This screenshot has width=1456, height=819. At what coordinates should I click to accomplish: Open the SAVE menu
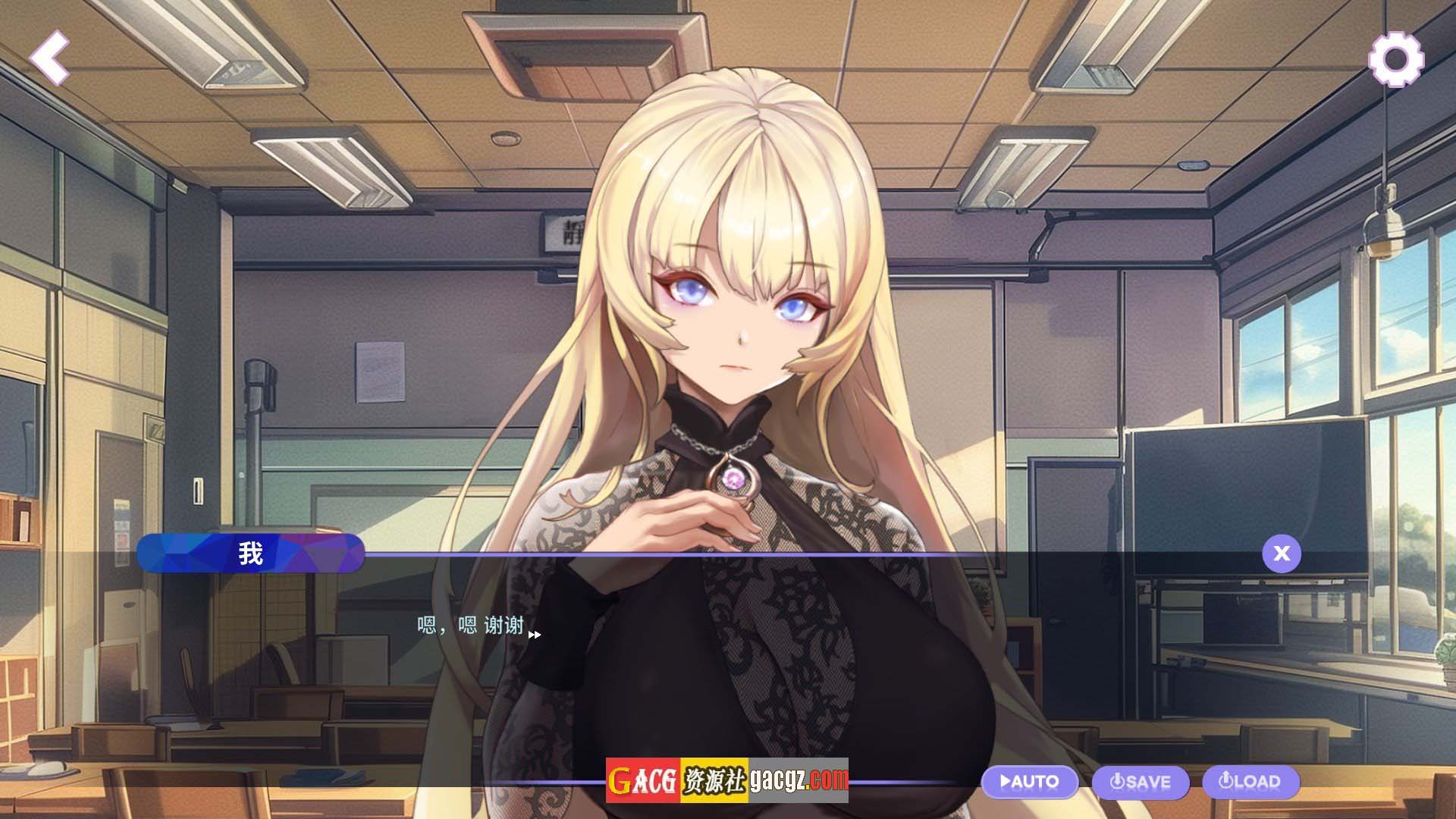click(1140, 782)
